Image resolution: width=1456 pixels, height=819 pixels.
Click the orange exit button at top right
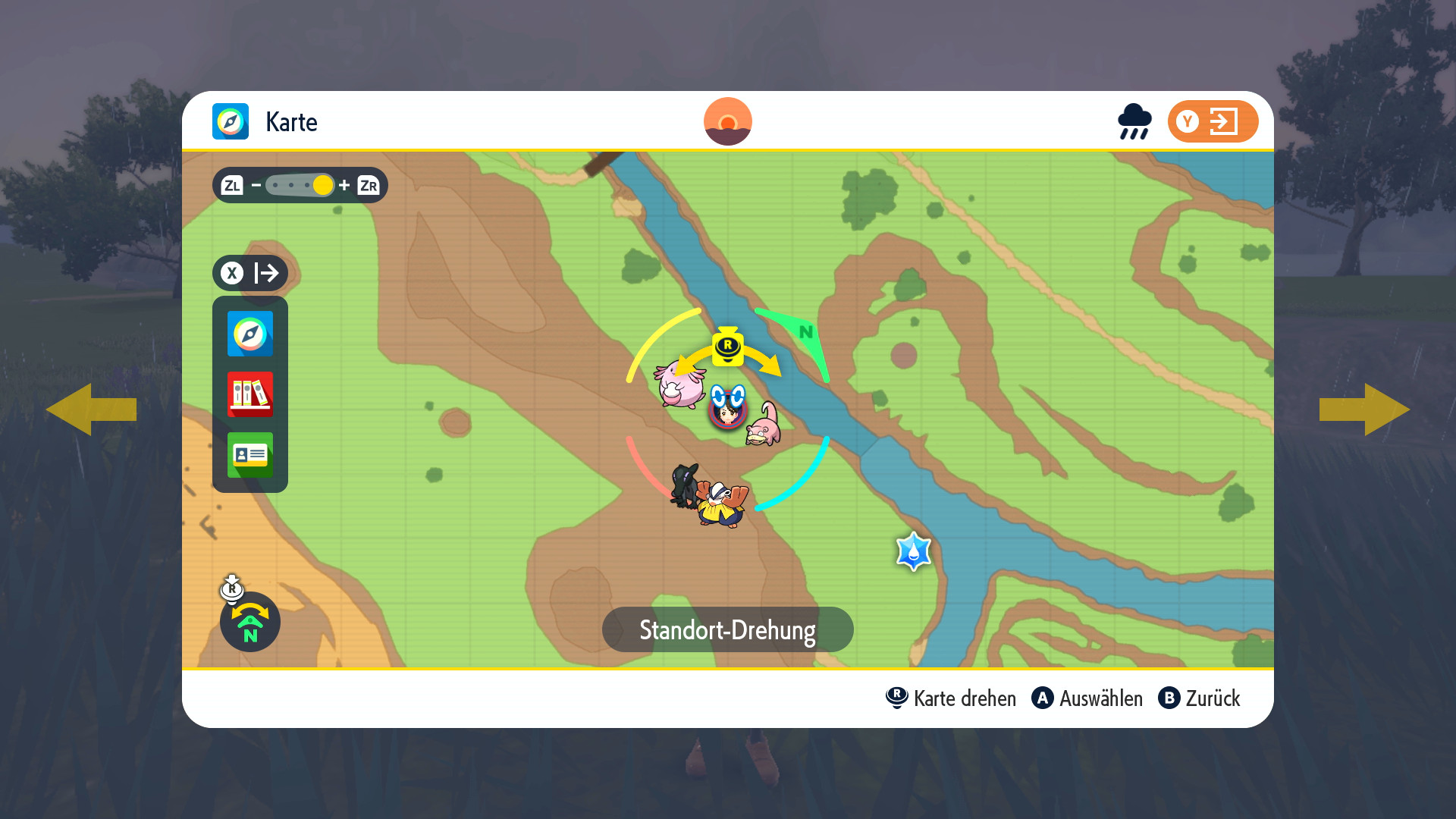click(x=1213, y=121)
